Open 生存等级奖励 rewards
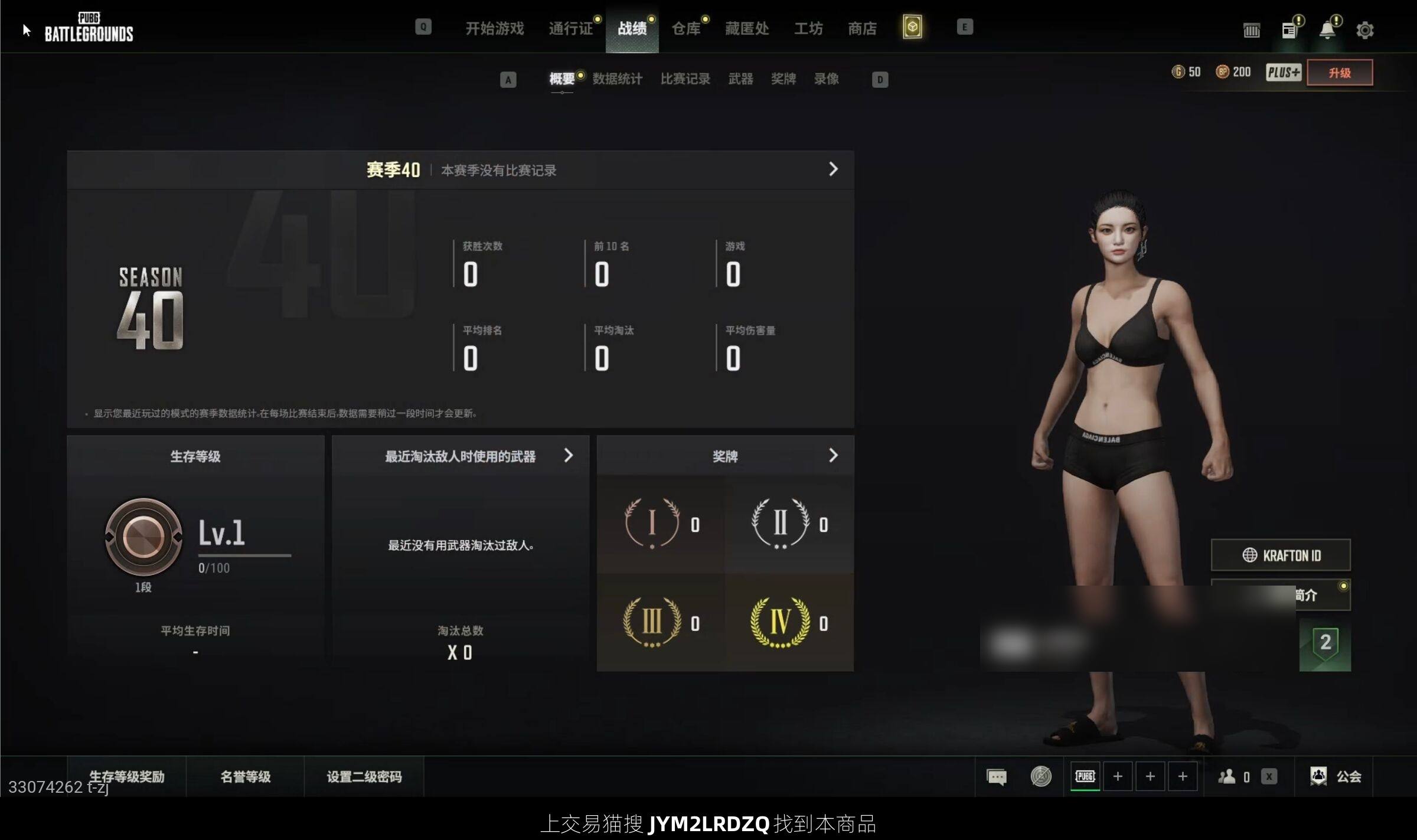 coord(126,777)
